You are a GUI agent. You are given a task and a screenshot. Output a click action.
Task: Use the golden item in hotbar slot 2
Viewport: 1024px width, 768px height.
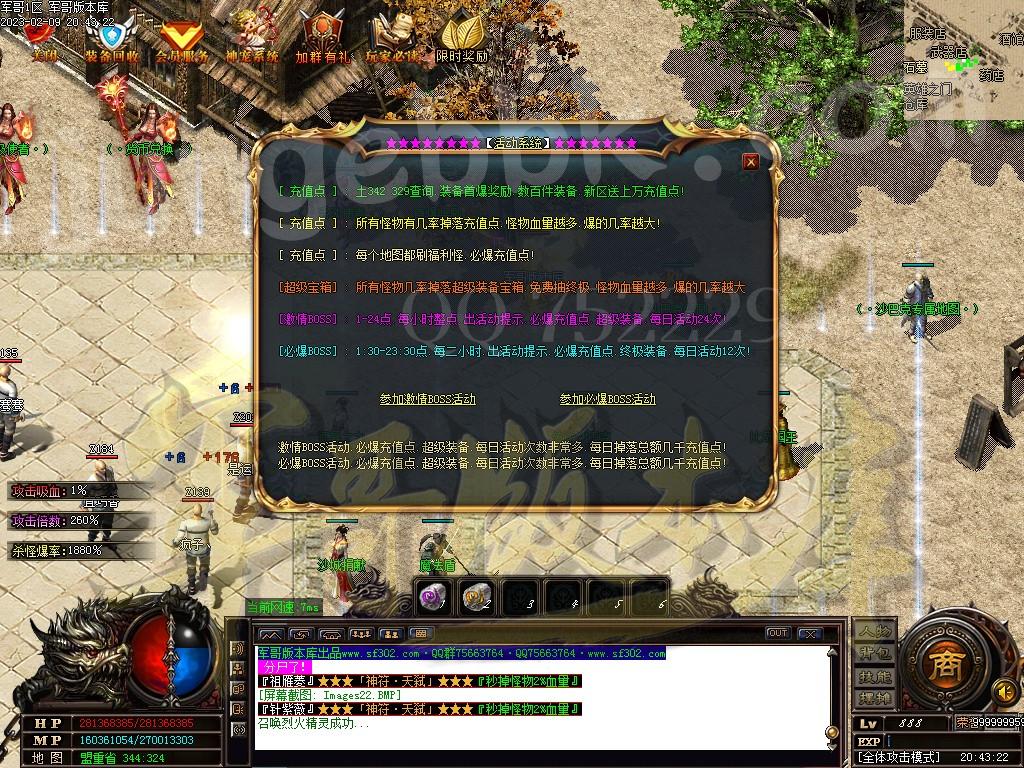click(476, 597)
